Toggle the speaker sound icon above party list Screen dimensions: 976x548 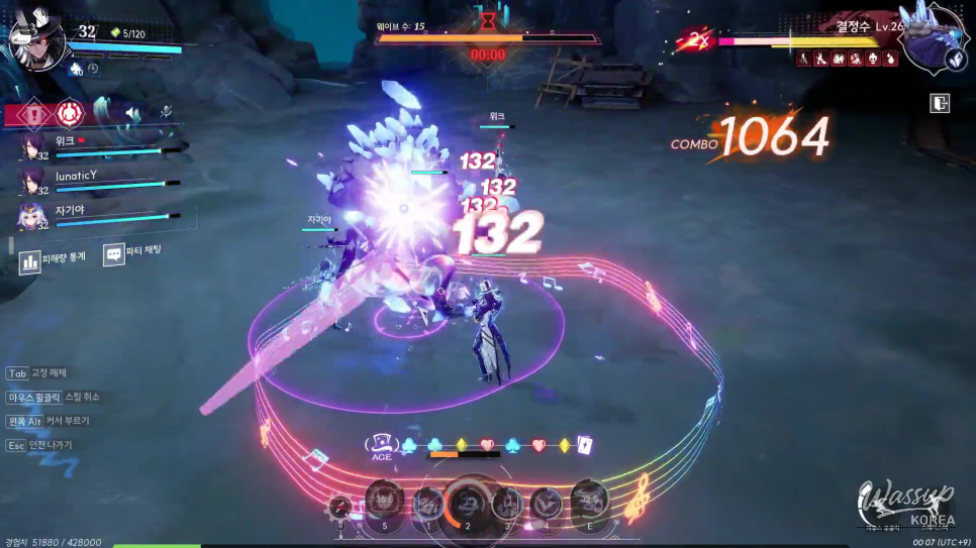tap(132, 113)
